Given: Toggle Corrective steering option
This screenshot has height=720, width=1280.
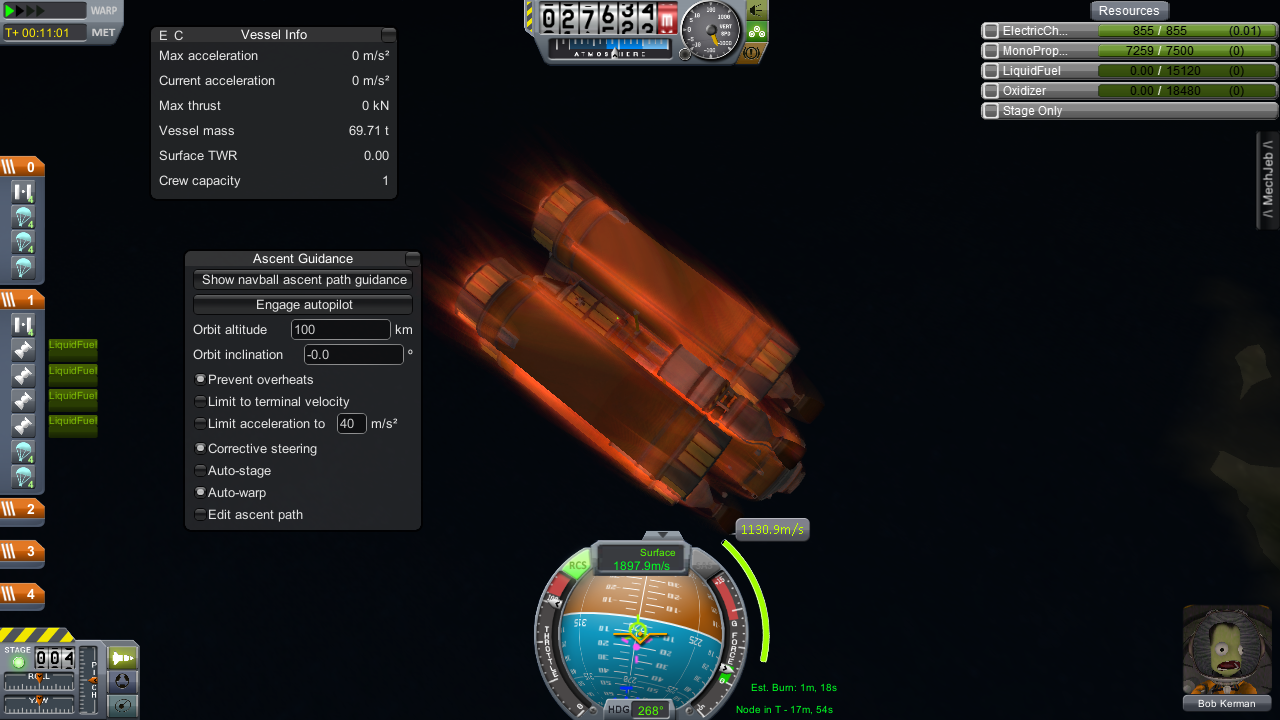Looking at the screenshot, I should click(200, 449).
